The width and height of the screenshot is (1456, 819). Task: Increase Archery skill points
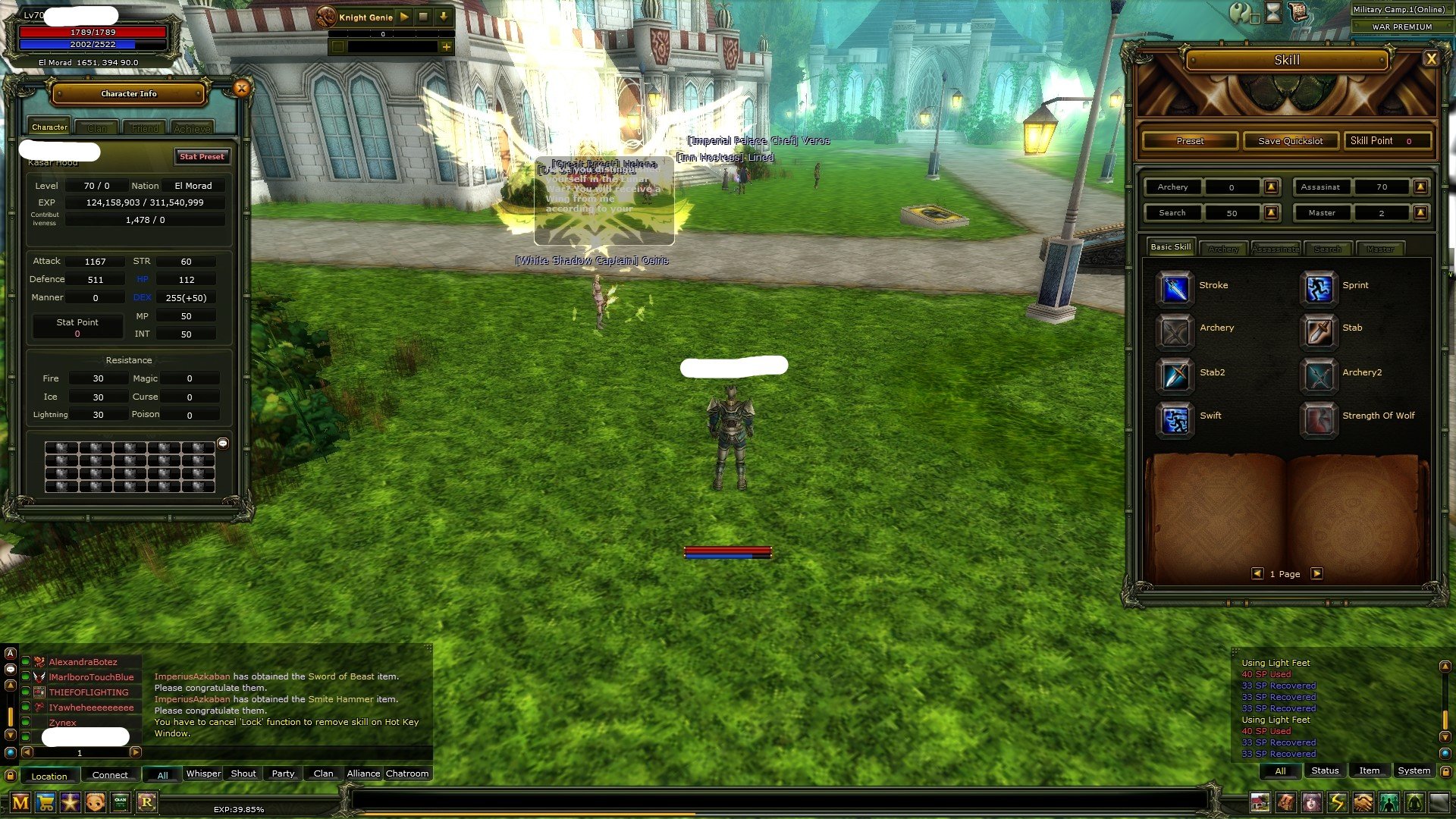tap(1272, 187)
